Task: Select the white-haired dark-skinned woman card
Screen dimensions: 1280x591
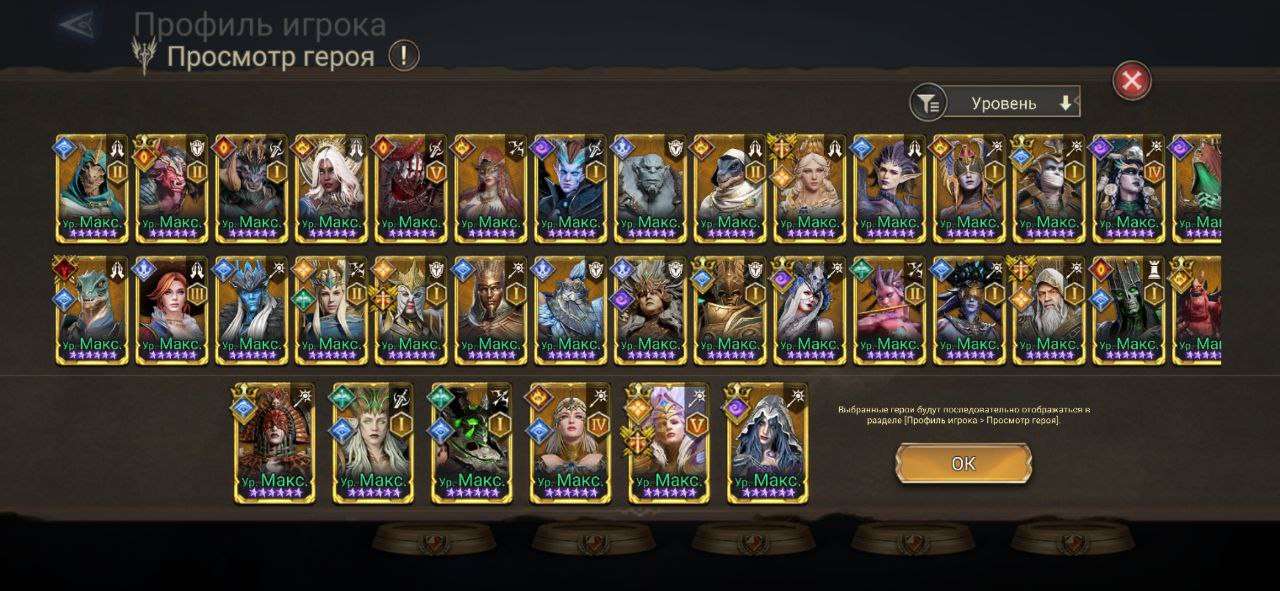Action: click(331, 190)
